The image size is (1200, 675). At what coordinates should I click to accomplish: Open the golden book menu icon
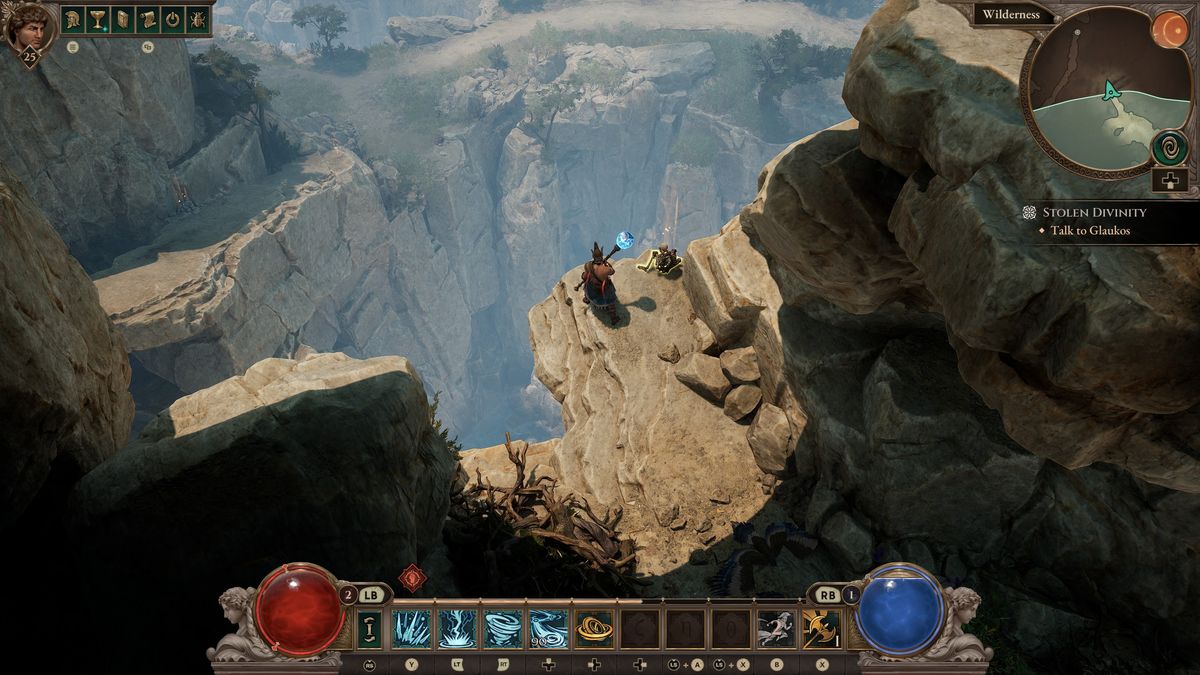[123, 19]
